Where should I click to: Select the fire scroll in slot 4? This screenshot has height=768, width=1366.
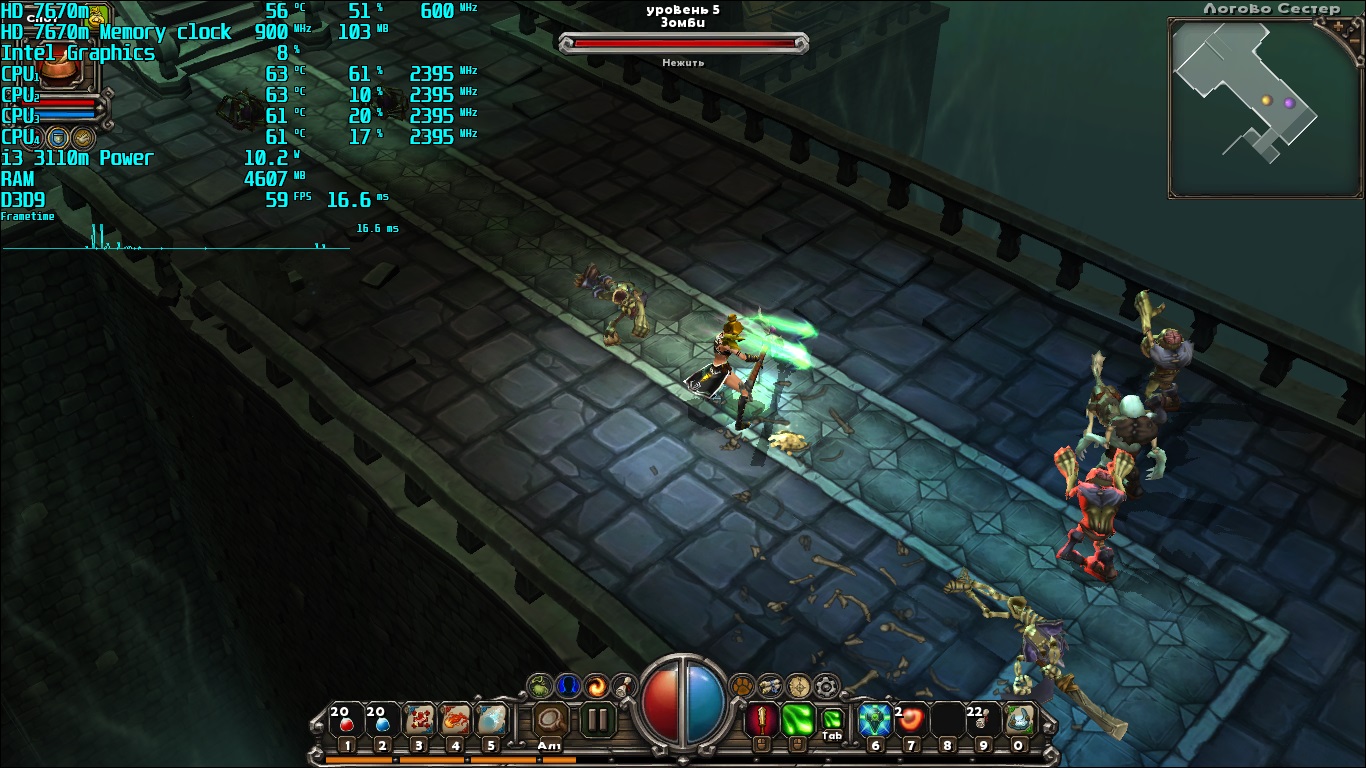point(455,720)
